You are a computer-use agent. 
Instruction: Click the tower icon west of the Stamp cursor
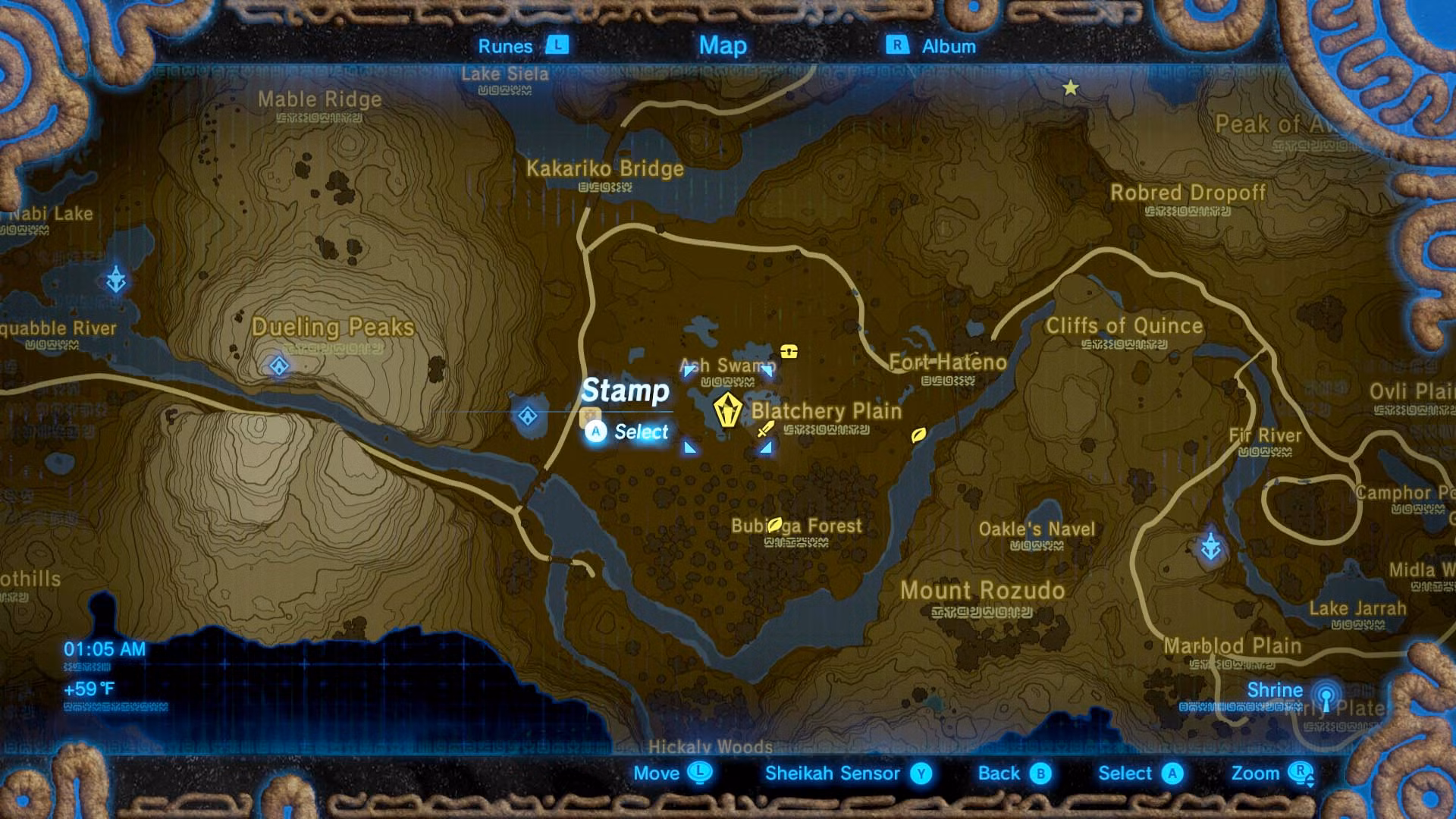click(526, 416)
